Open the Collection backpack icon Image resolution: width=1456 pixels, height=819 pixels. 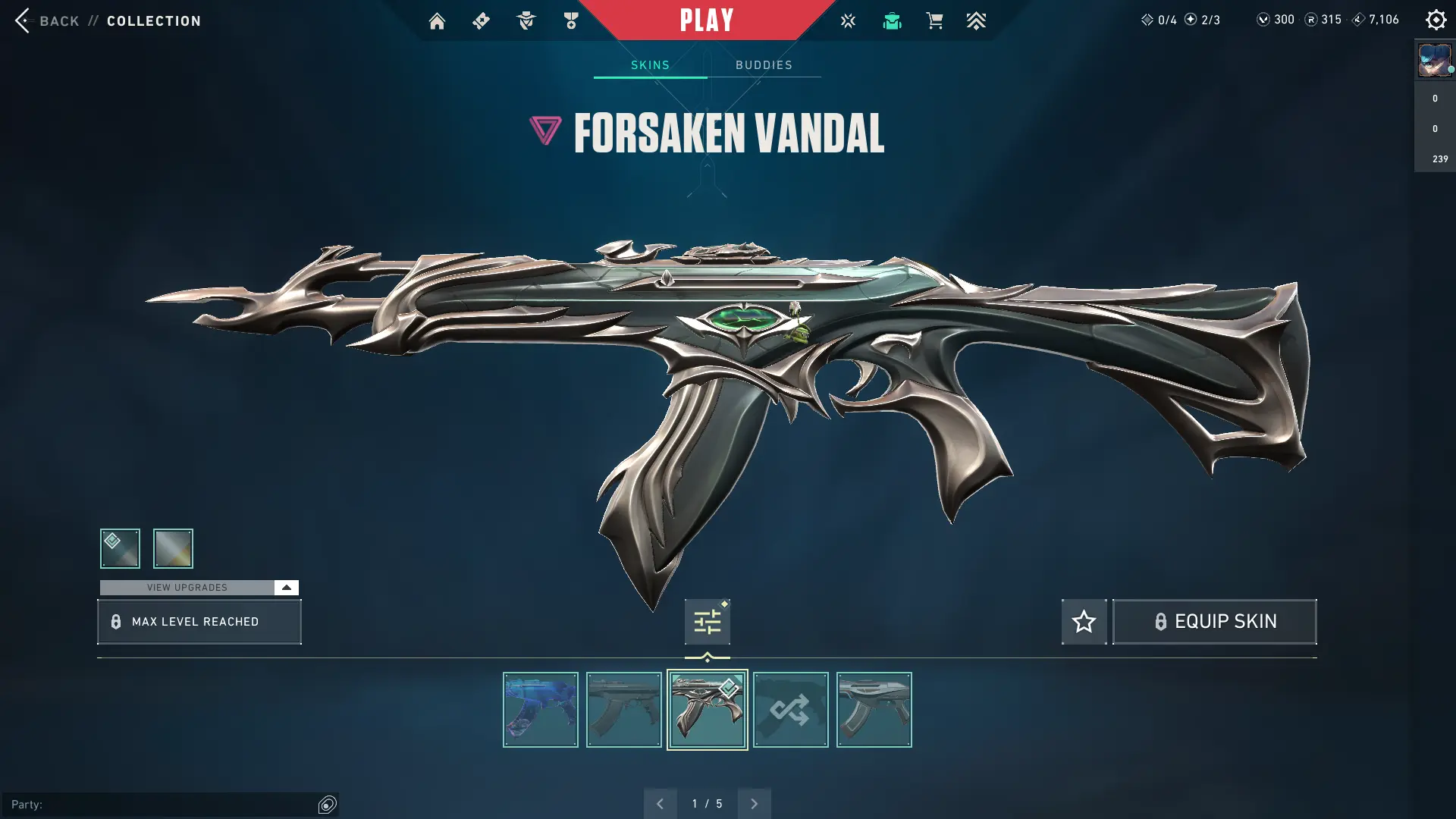tap(892, 20)
